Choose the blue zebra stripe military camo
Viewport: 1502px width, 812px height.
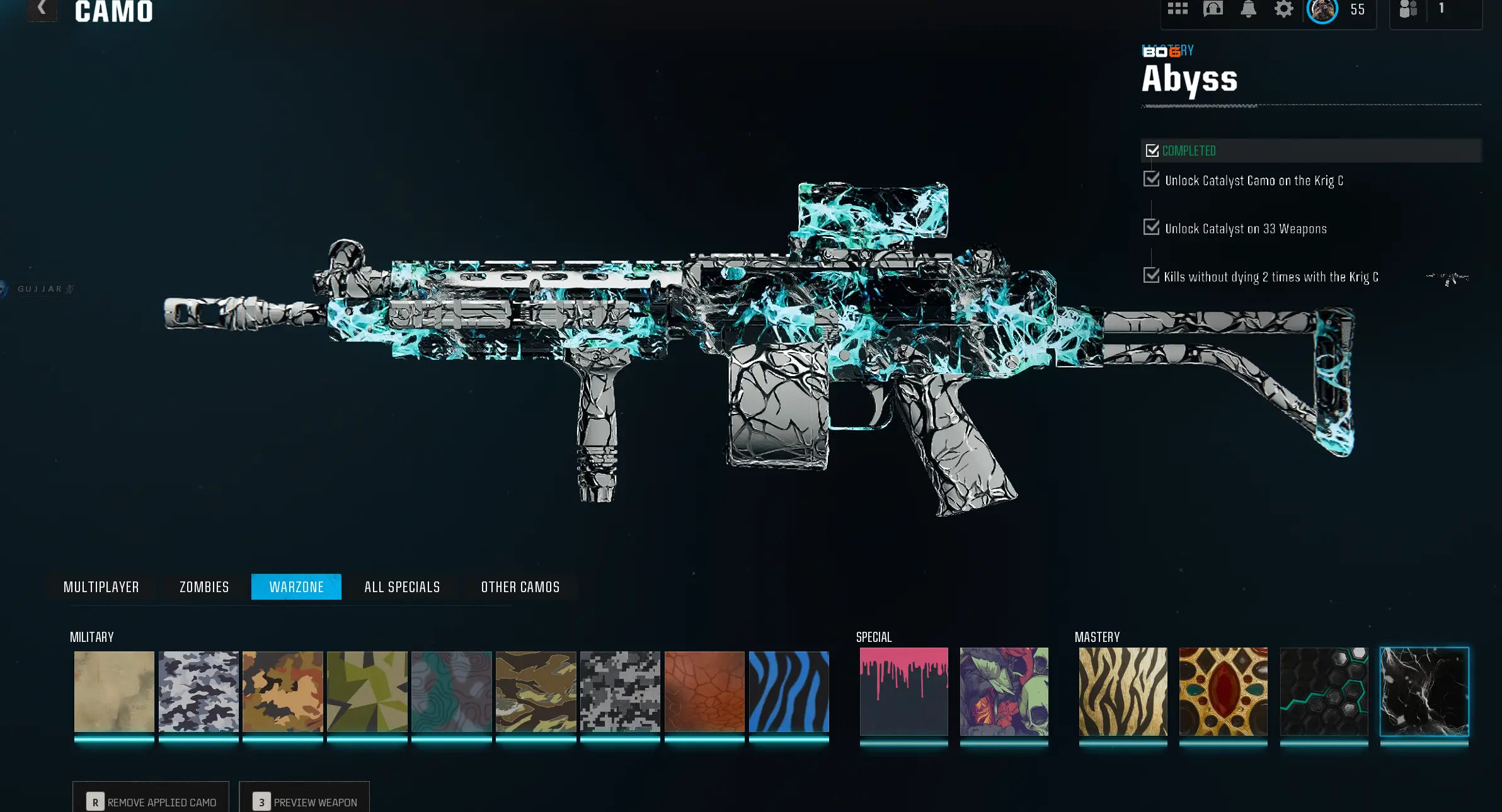point(789,692)
